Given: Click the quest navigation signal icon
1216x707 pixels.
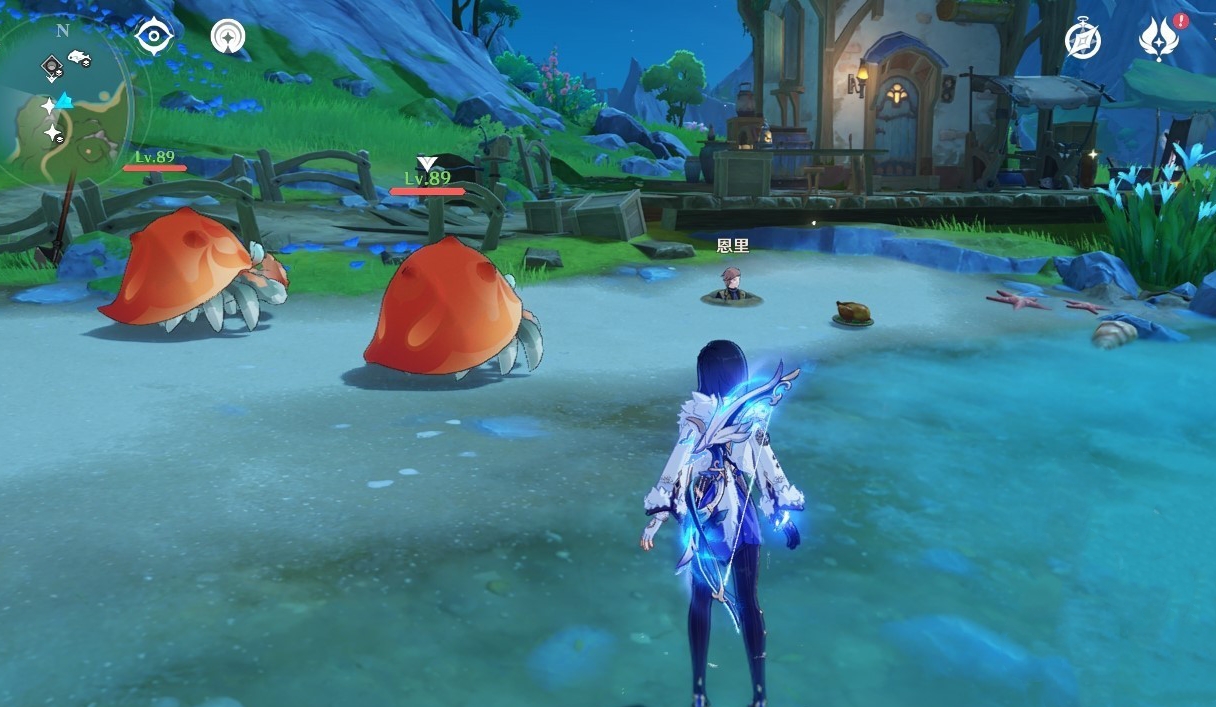Looking at the screenshot, I should [228, 38].
